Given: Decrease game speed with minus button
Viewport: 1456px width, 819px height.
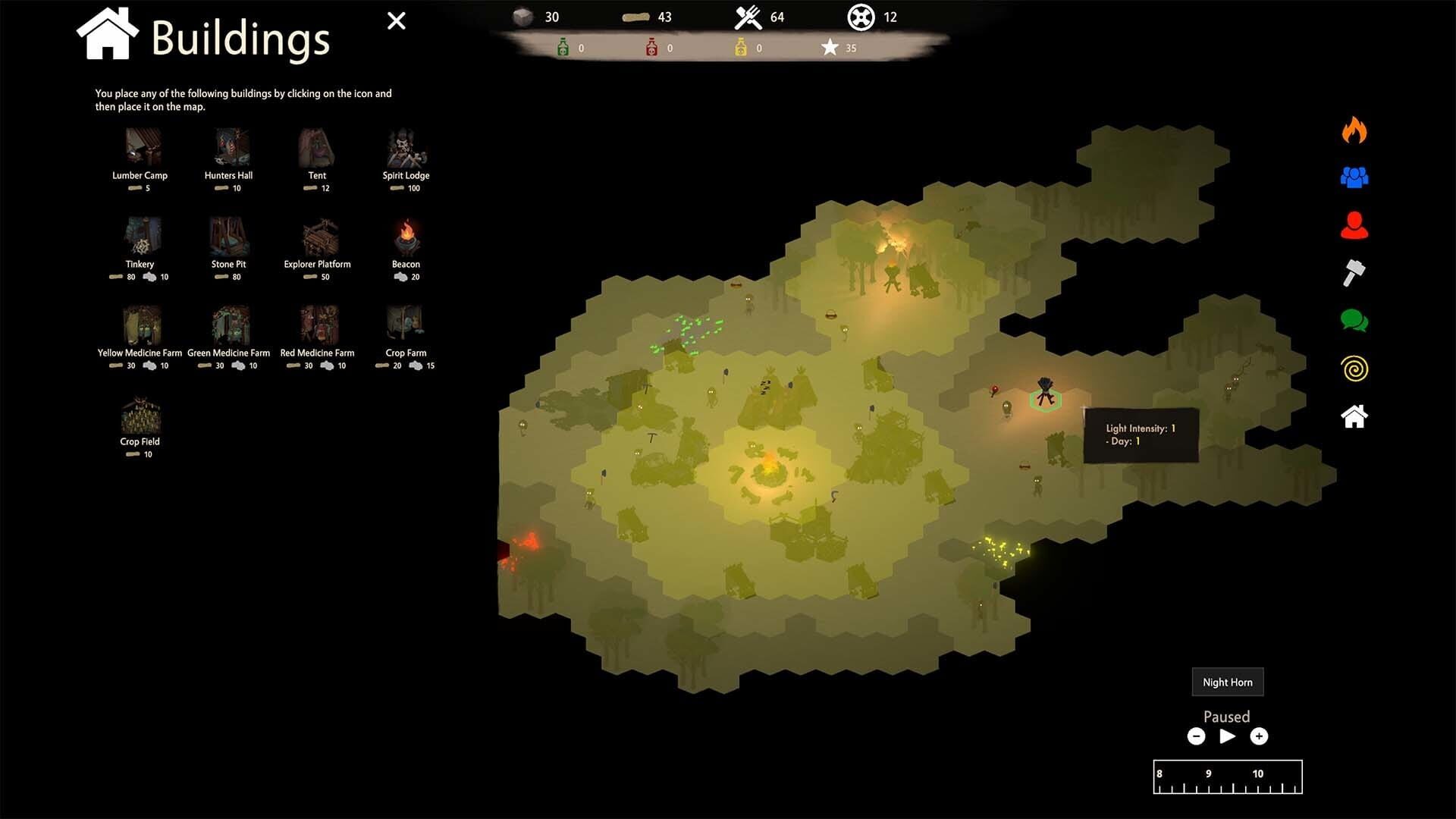Looking at the screenshot, I should pos(1197,736).
